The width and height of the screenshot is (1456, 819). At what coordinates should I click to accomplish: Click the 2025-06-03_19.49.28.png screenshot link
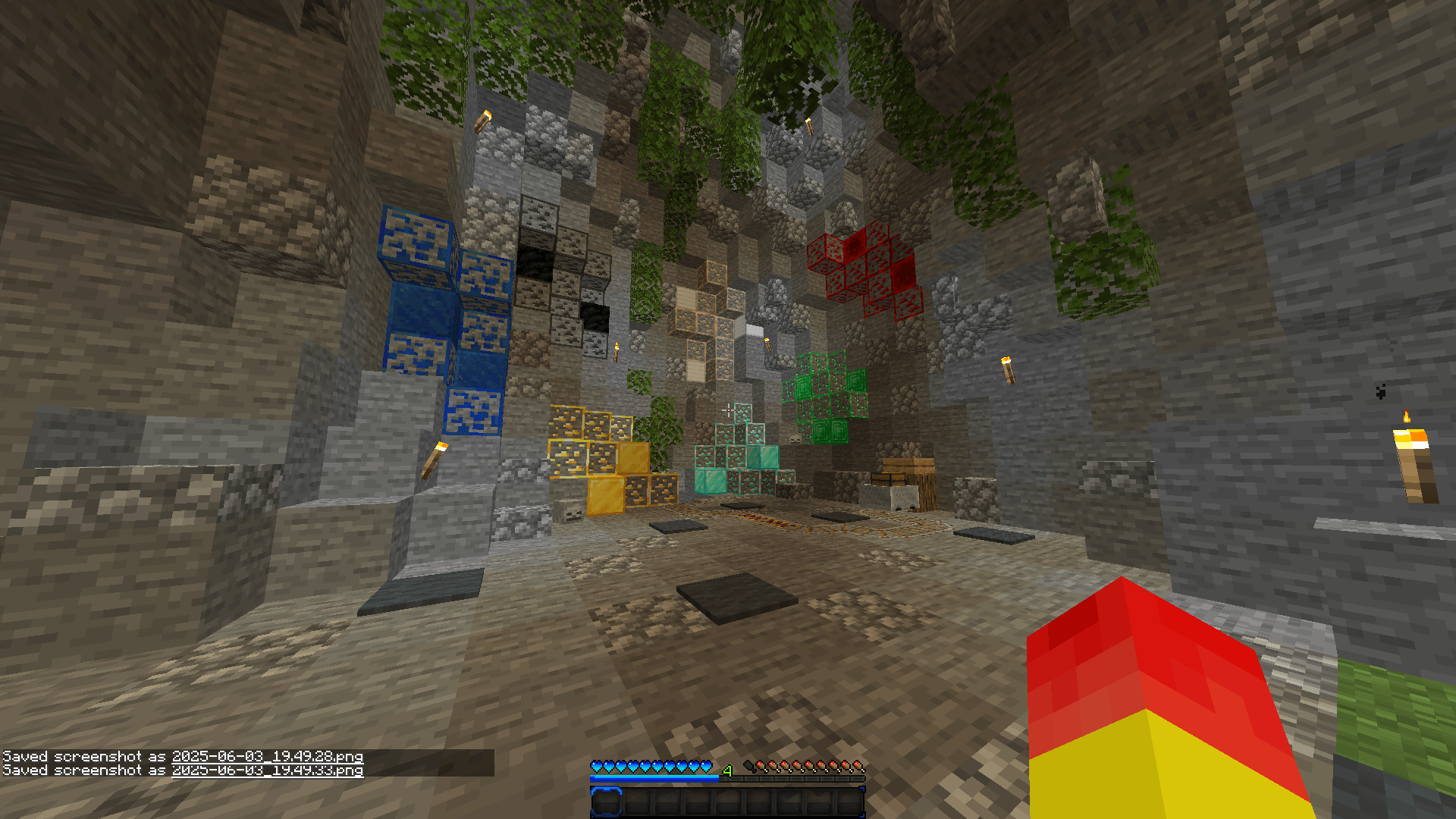[269, 756]
